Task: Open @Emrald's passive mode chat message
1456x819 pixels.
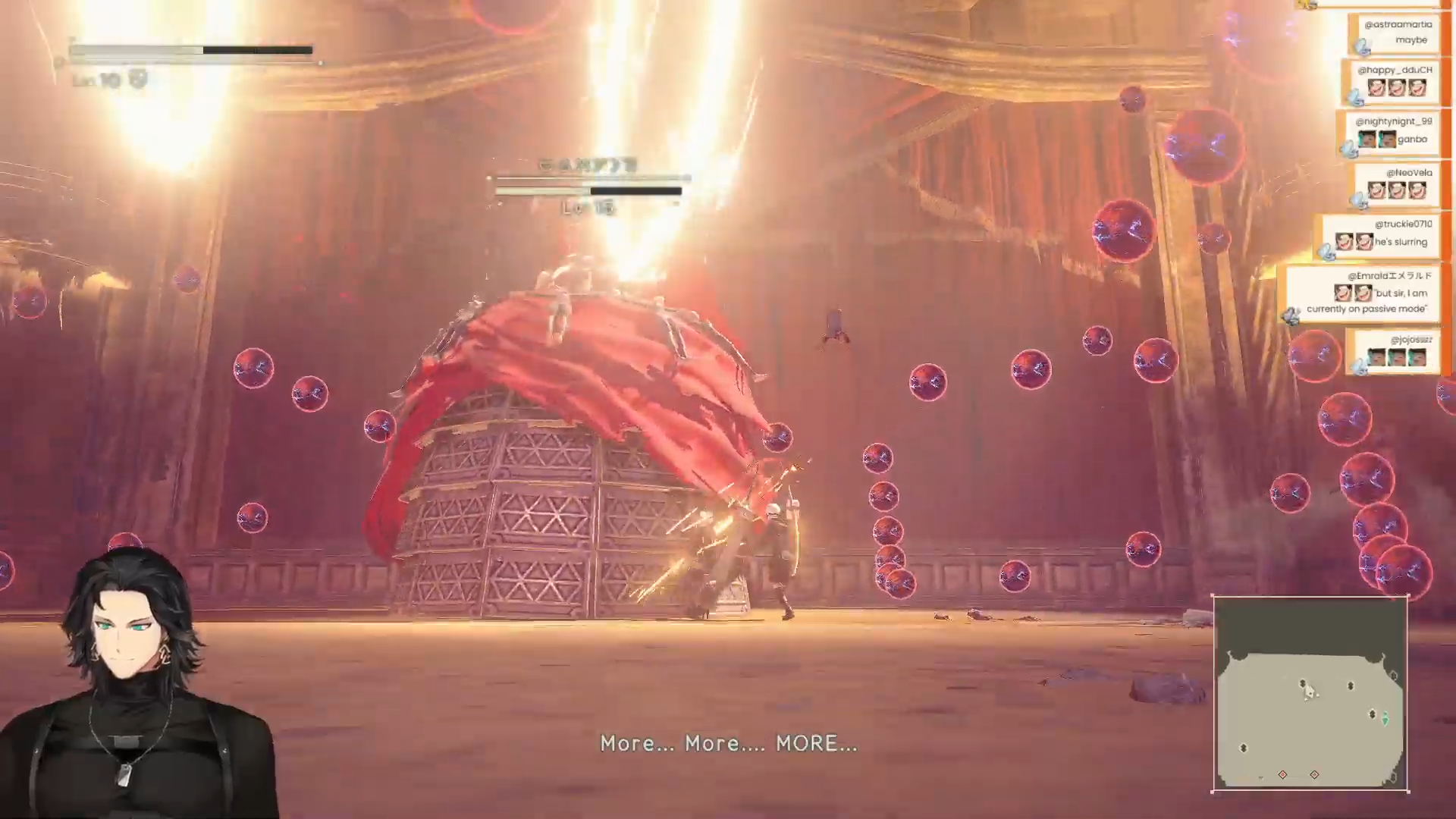Action: [1366, 294]
